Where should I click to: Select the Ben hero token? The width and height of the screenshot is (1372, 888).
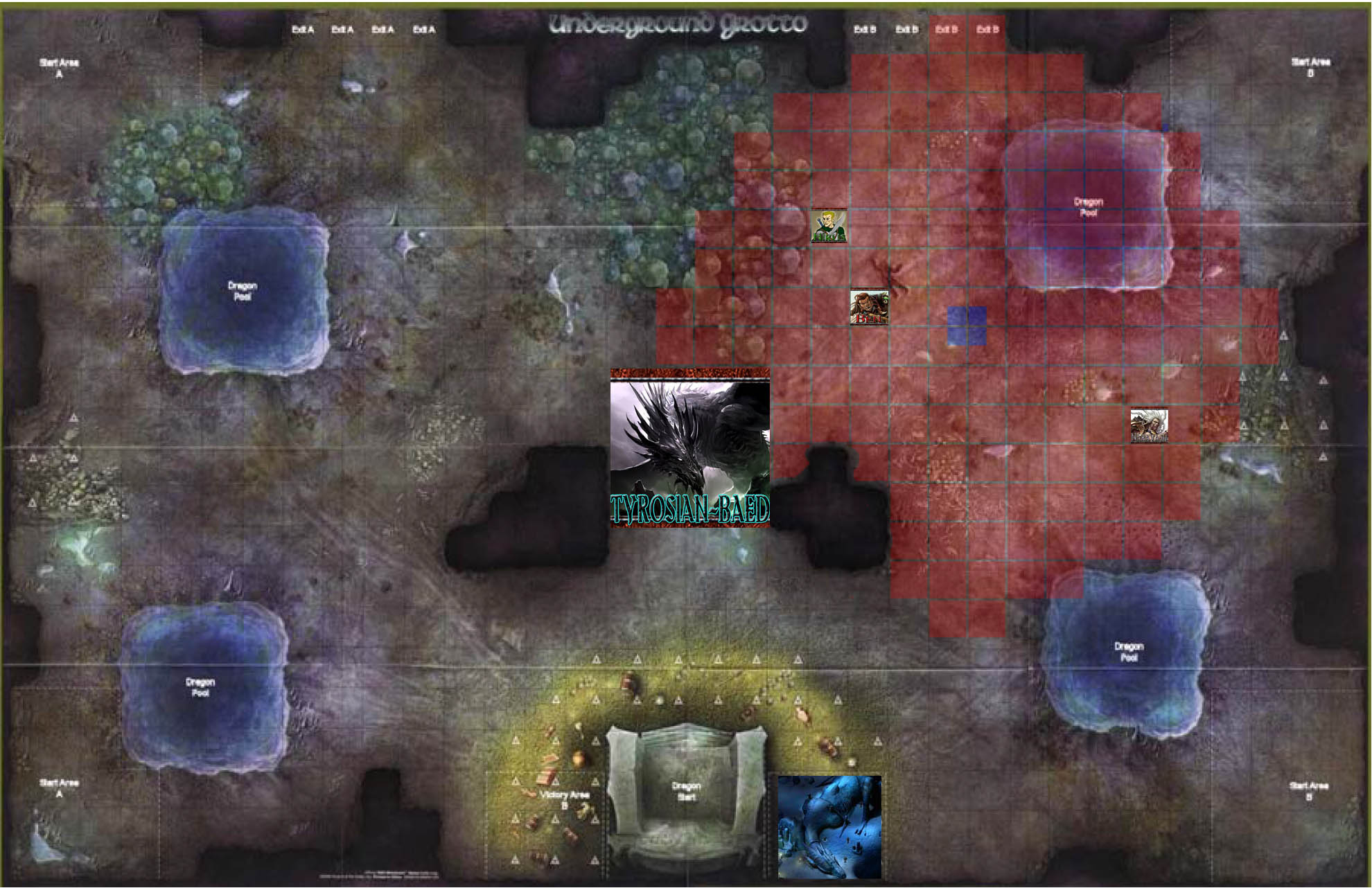(x=869, y=307)
